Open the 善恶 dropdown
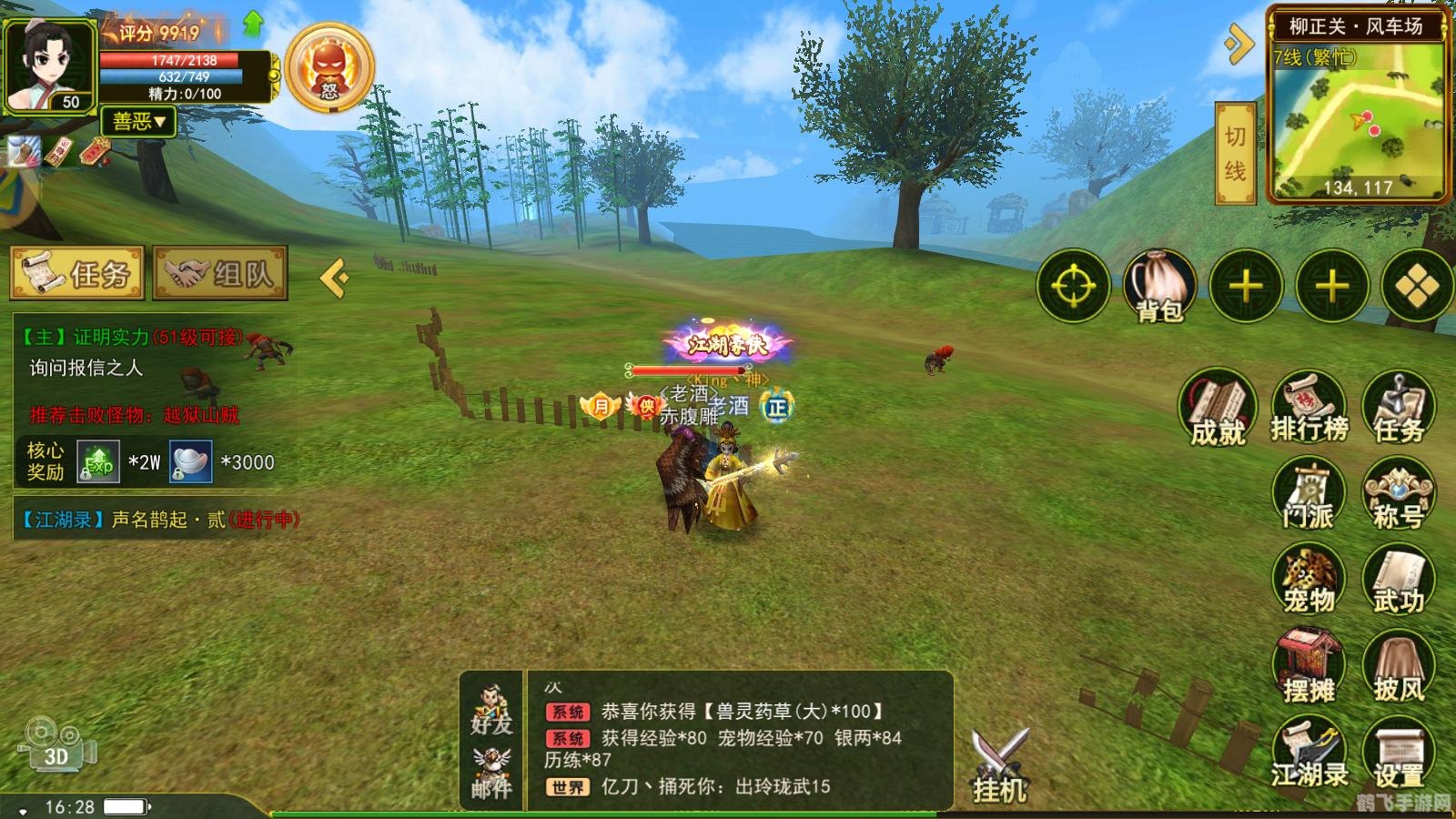The height and width of the screenshot is (819, 1456). point(138,121)
